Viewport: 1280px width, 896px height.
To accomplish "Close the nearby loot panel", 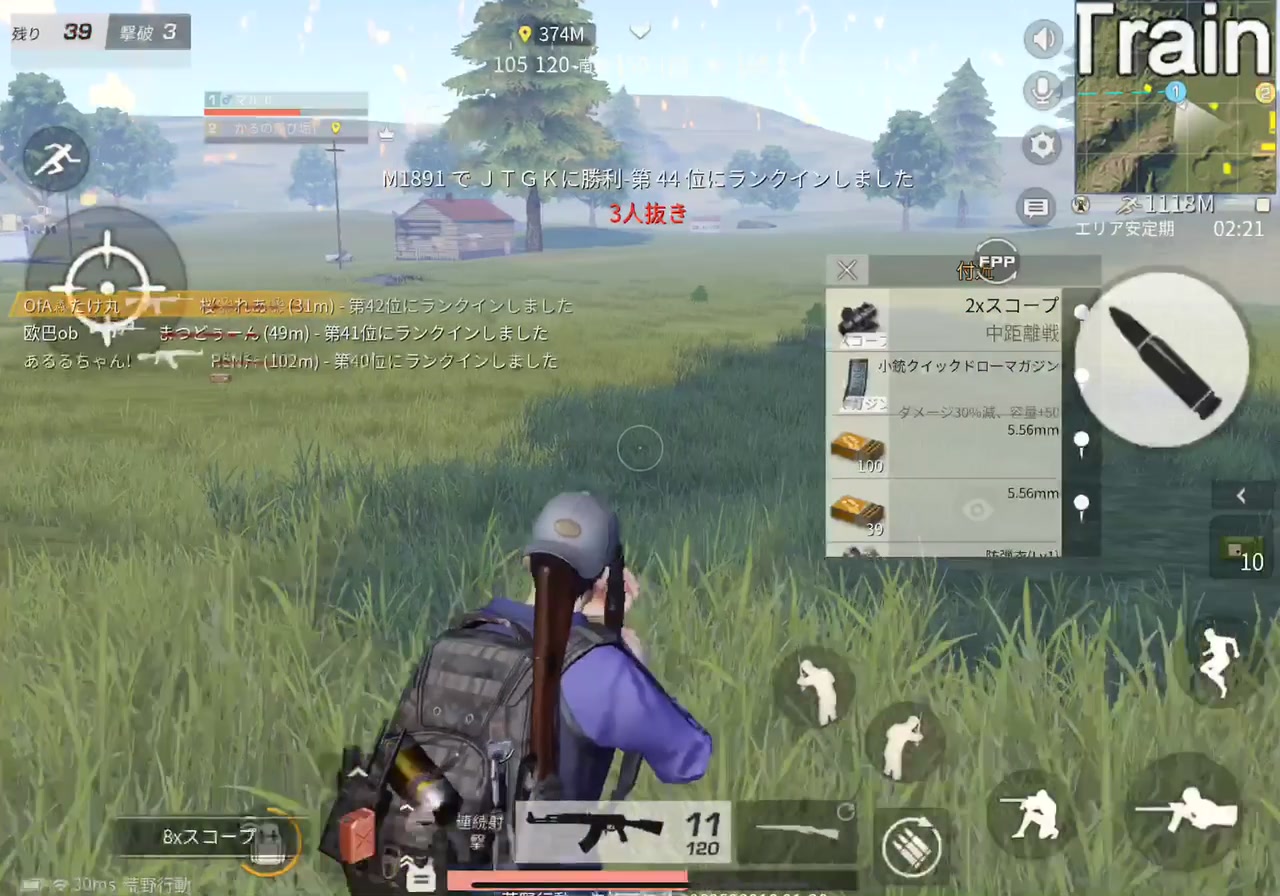I will point(846,269).
